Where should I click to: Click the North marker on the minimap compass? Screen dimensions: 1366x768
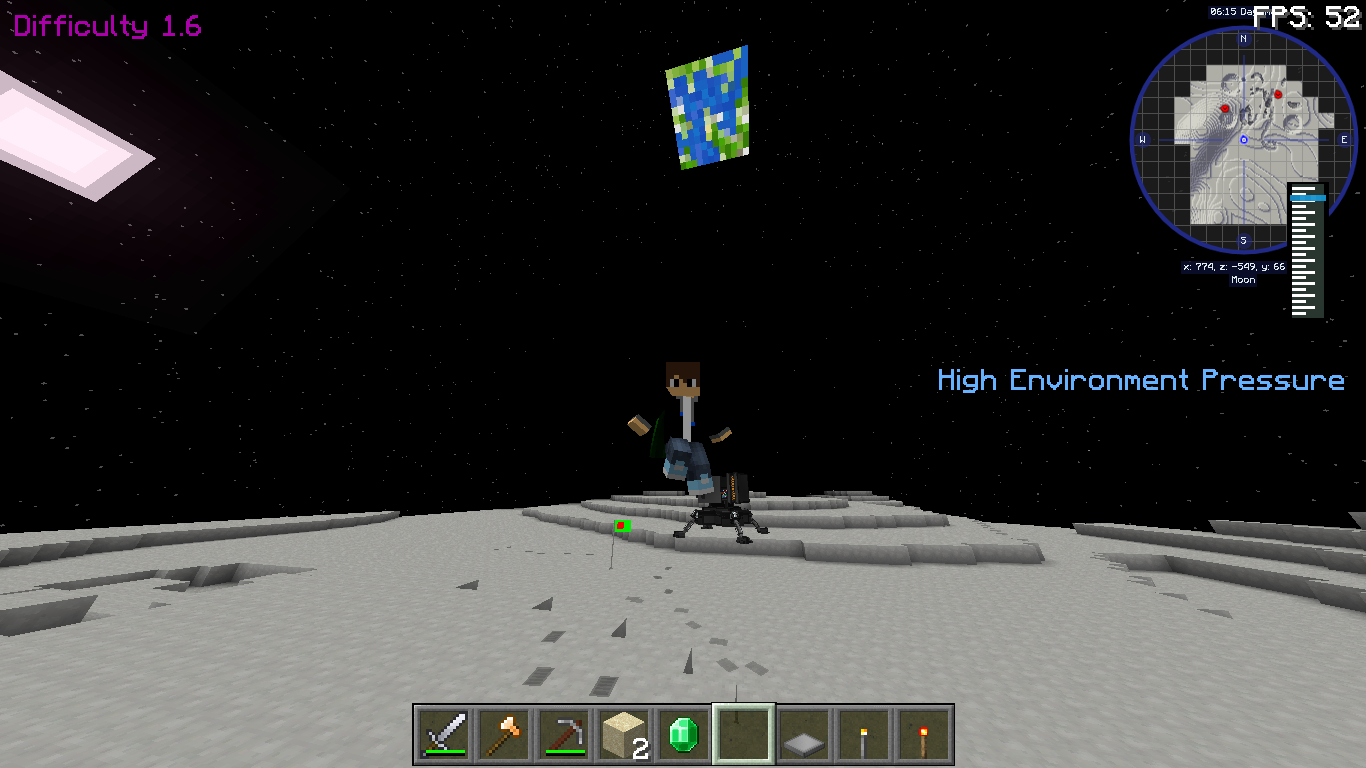tap(1242, 39)
